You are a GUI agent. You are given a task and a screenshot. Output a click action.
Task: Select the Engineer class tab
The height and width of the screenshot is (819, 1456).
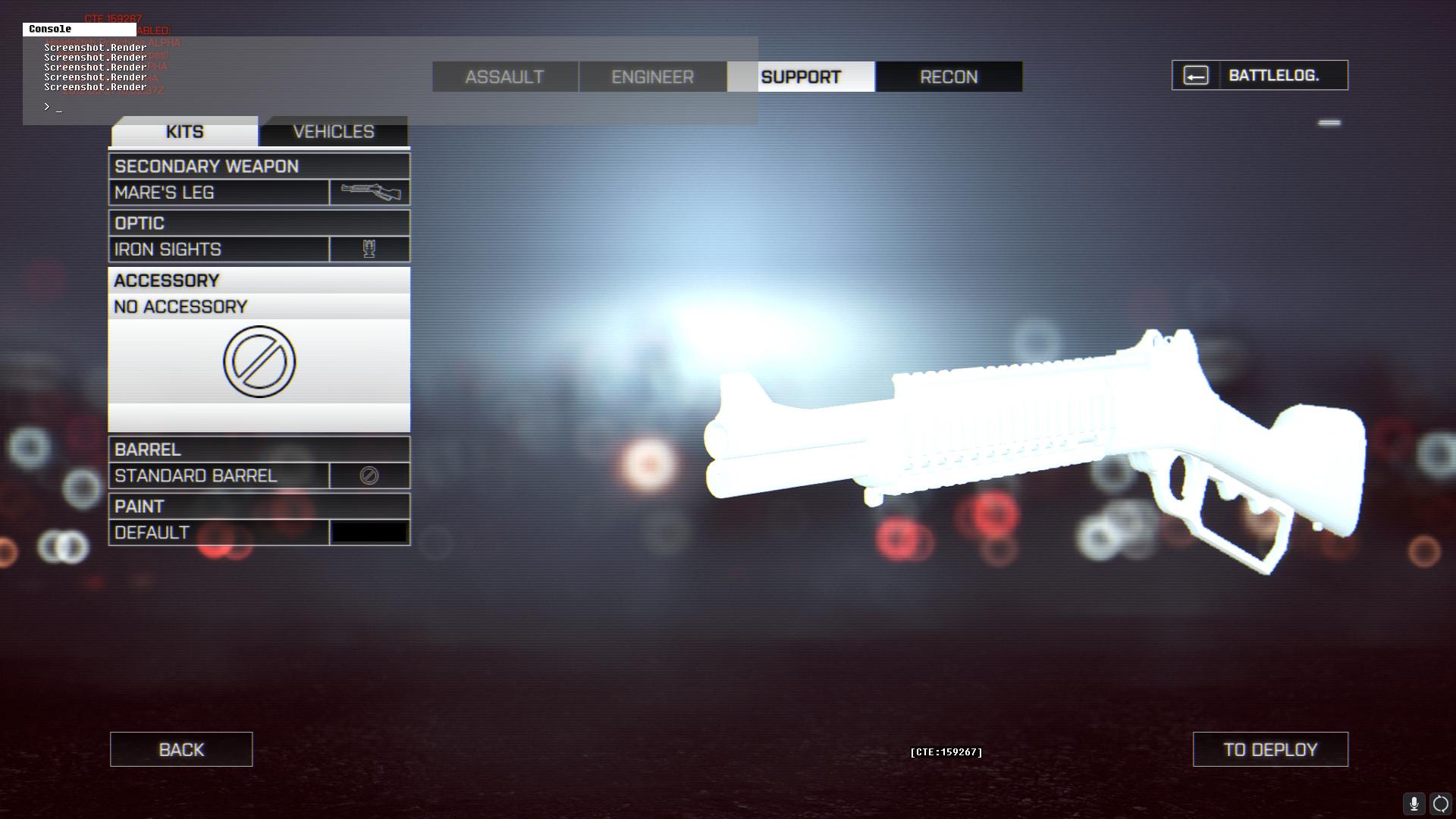652,77
